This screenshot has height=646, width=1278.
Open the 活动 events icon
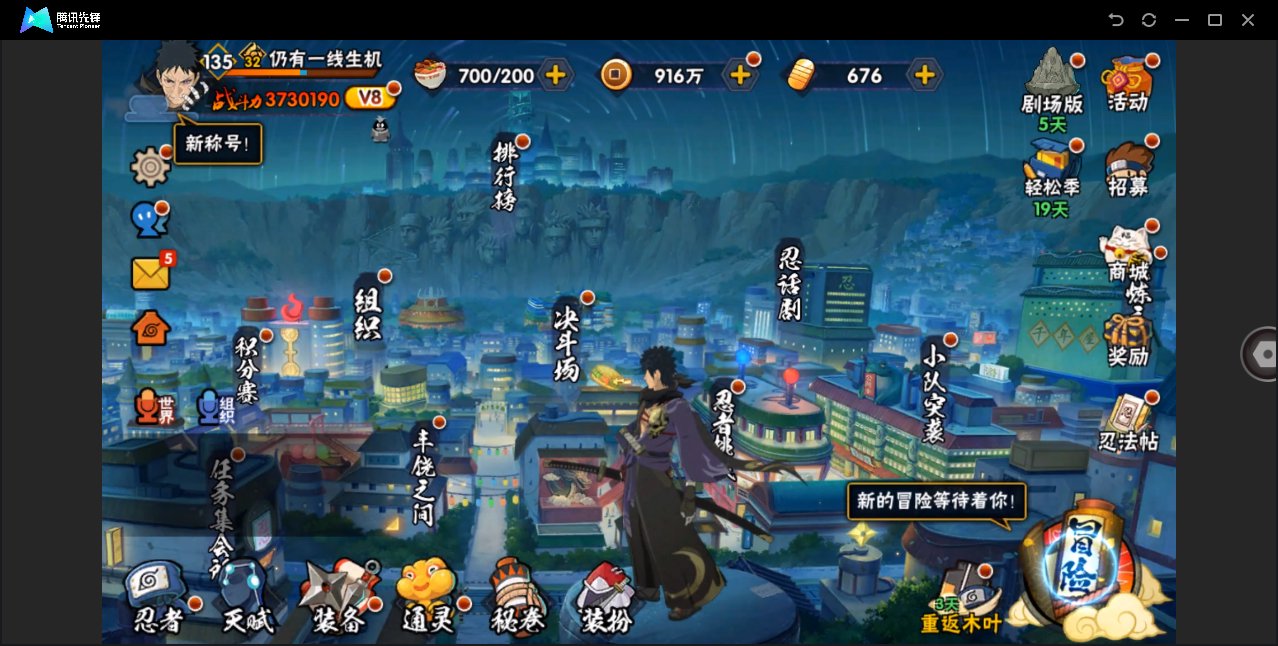click(x=1128, y=82)
